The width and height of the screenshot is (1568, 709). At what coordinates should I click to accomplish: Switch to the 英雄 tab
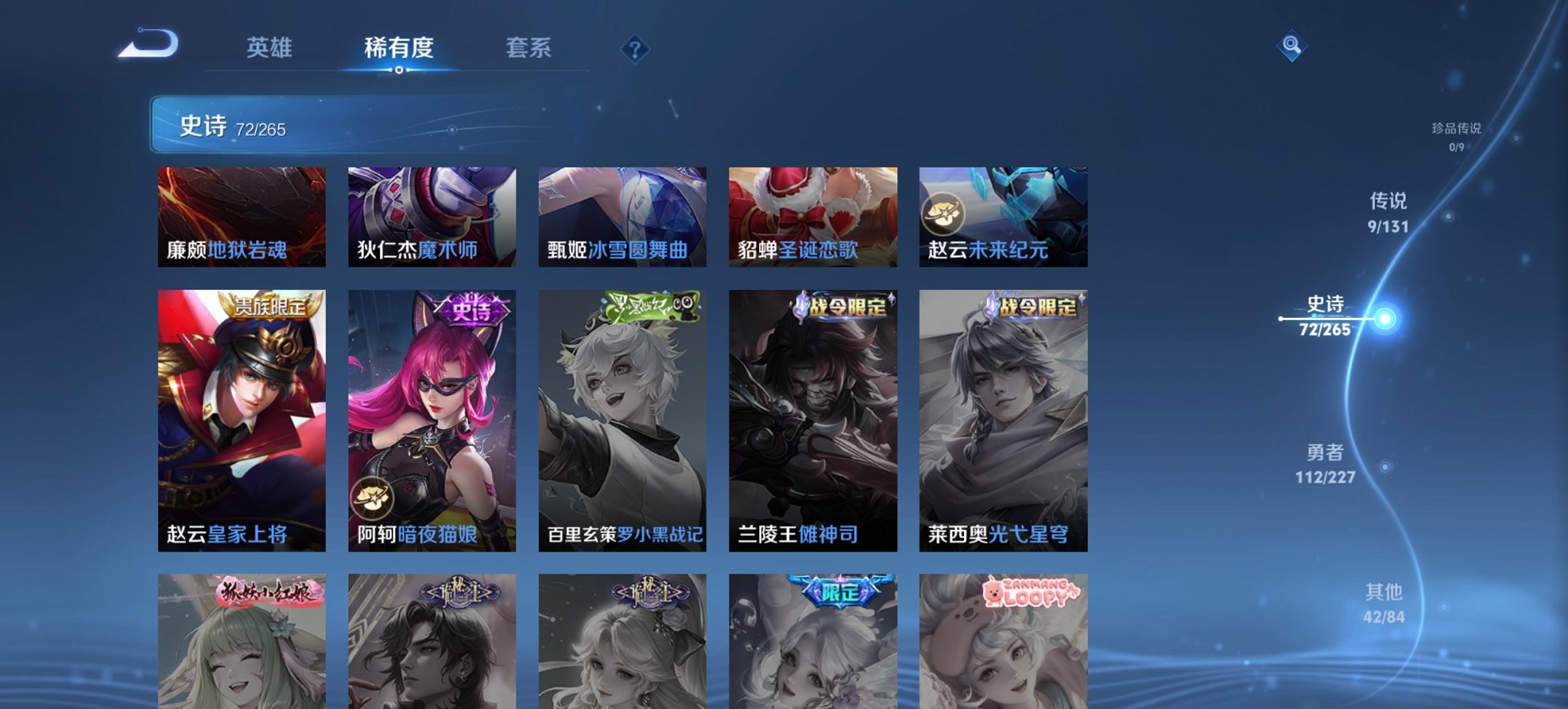point(272,49)
